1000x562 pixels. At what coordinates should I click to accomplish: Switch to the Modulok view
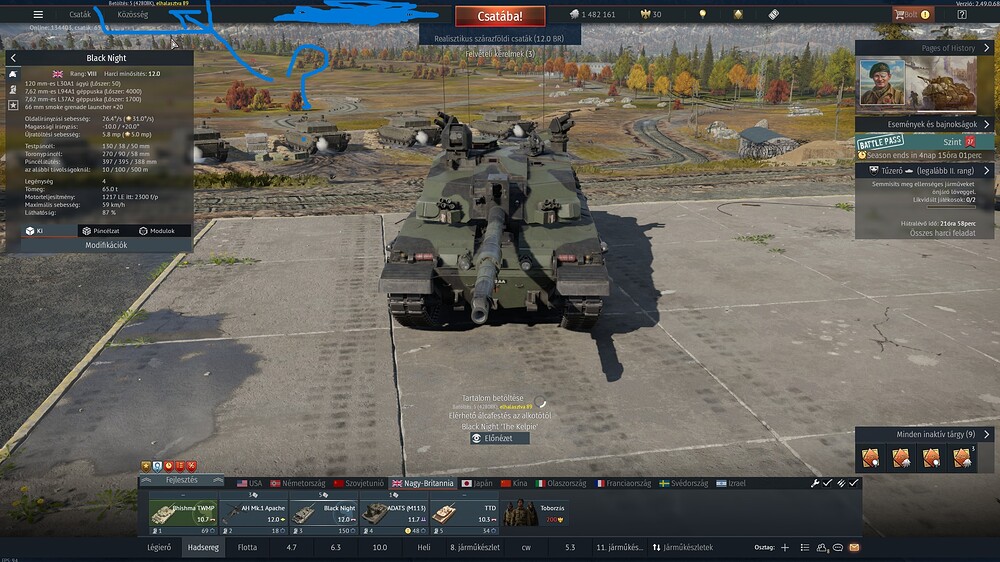(158, 230)
